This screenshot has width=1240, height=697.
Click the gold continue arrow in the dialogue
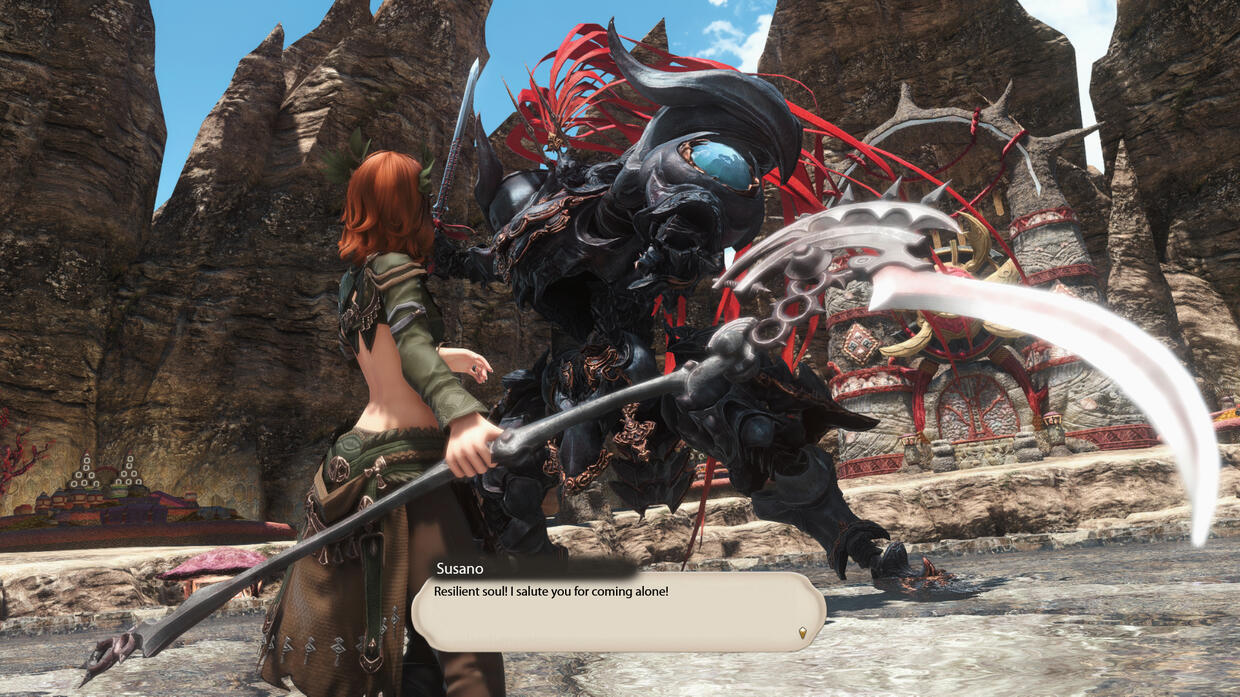[x=802, y=632]
